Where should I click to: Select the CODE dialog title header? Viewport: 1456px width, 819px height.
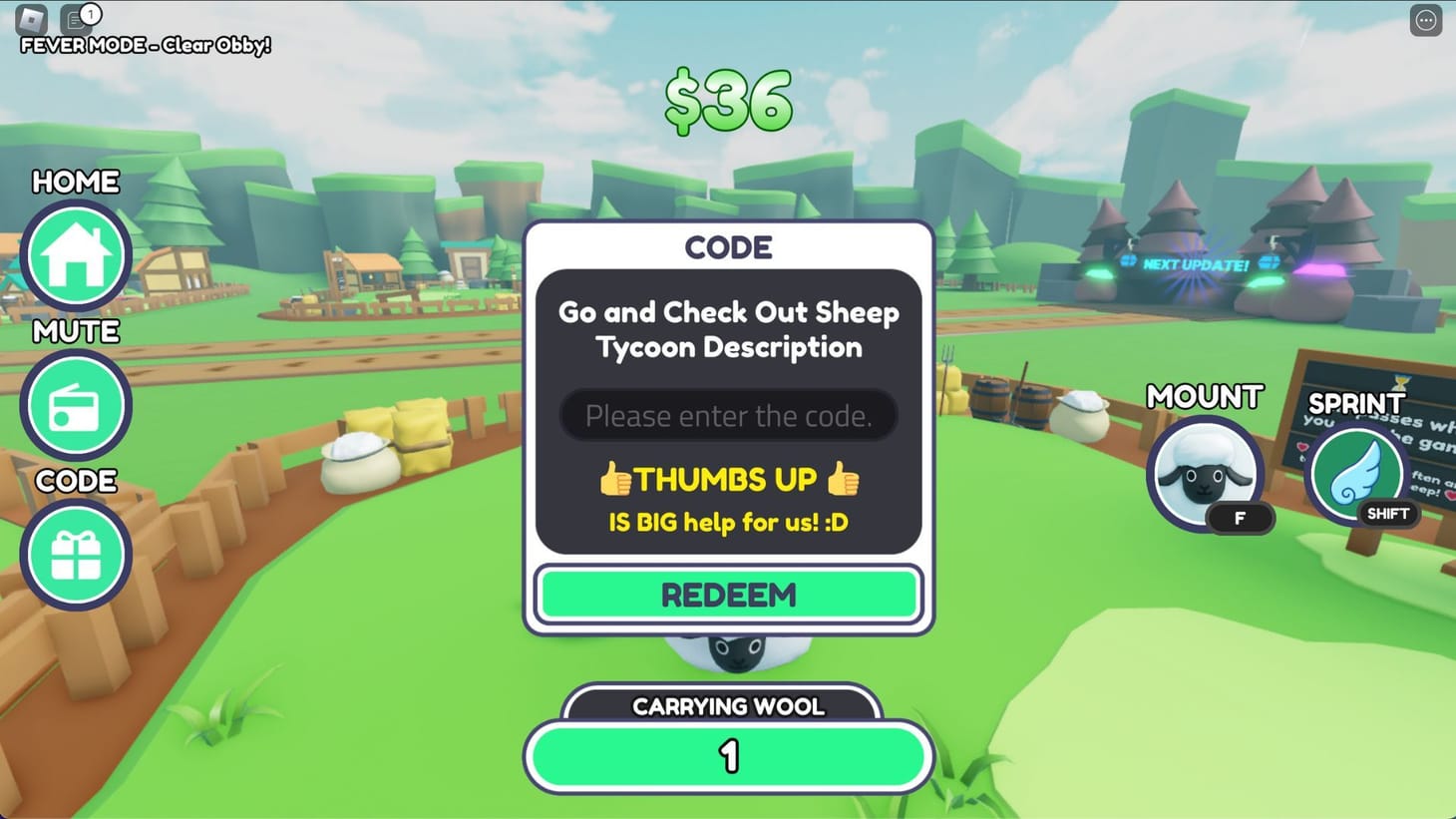[x=729, y=247]
